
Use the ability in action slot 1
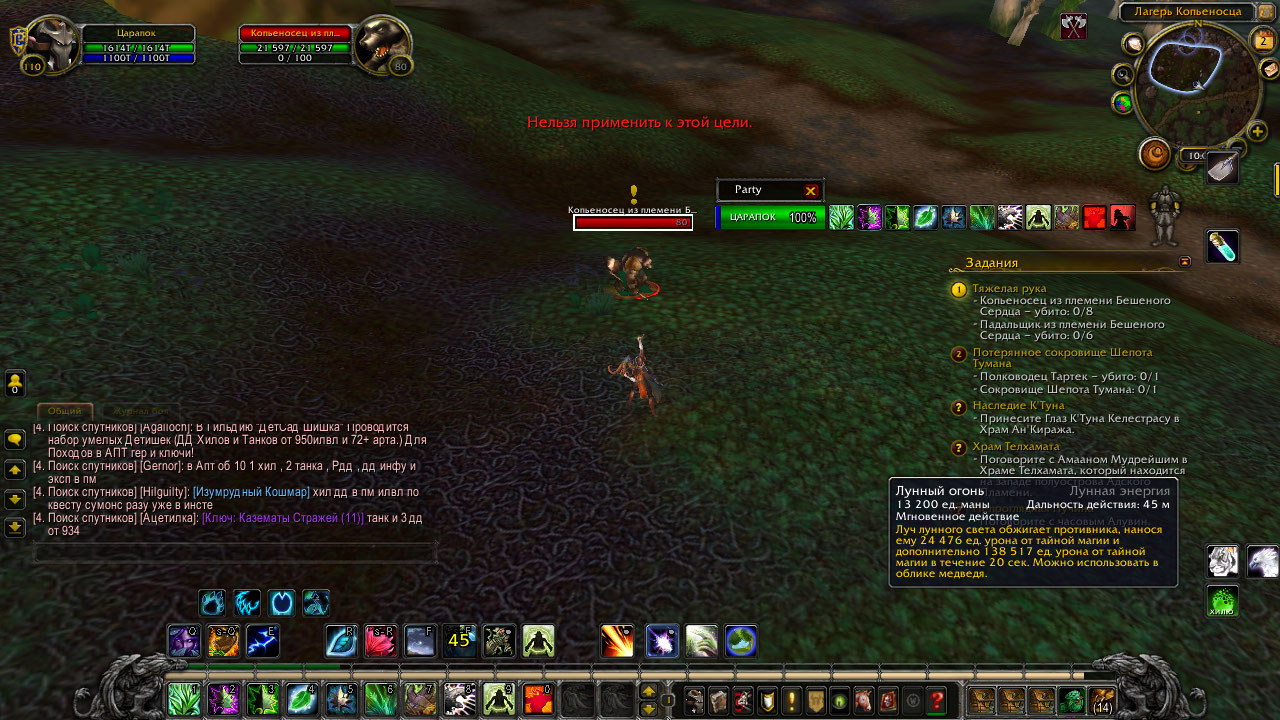click(x=184, y=698)
